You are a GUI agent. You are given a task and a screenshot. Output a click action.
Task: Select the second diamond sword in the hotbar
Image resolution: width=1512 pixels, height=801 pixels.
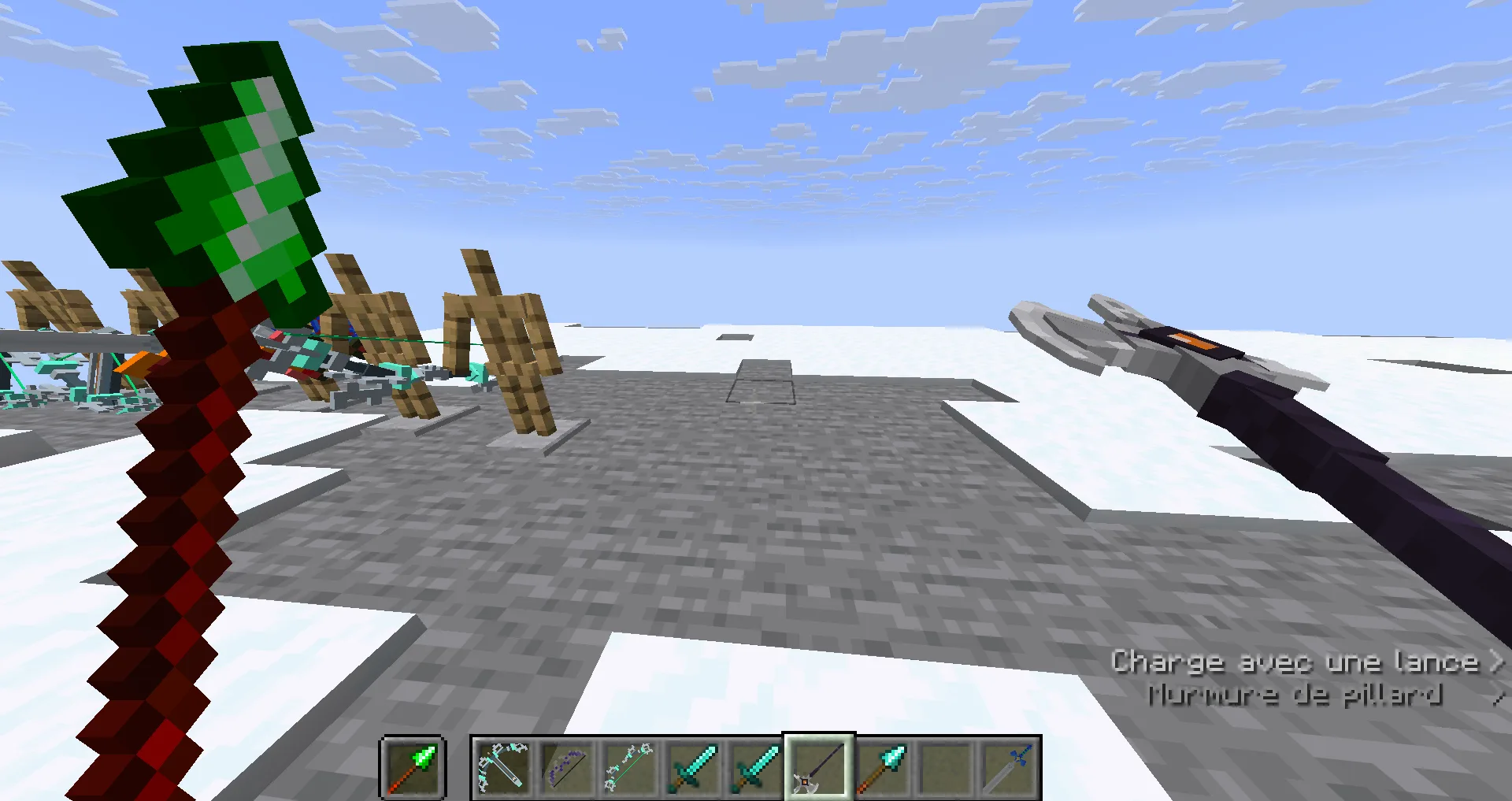[x=754, y=768]
